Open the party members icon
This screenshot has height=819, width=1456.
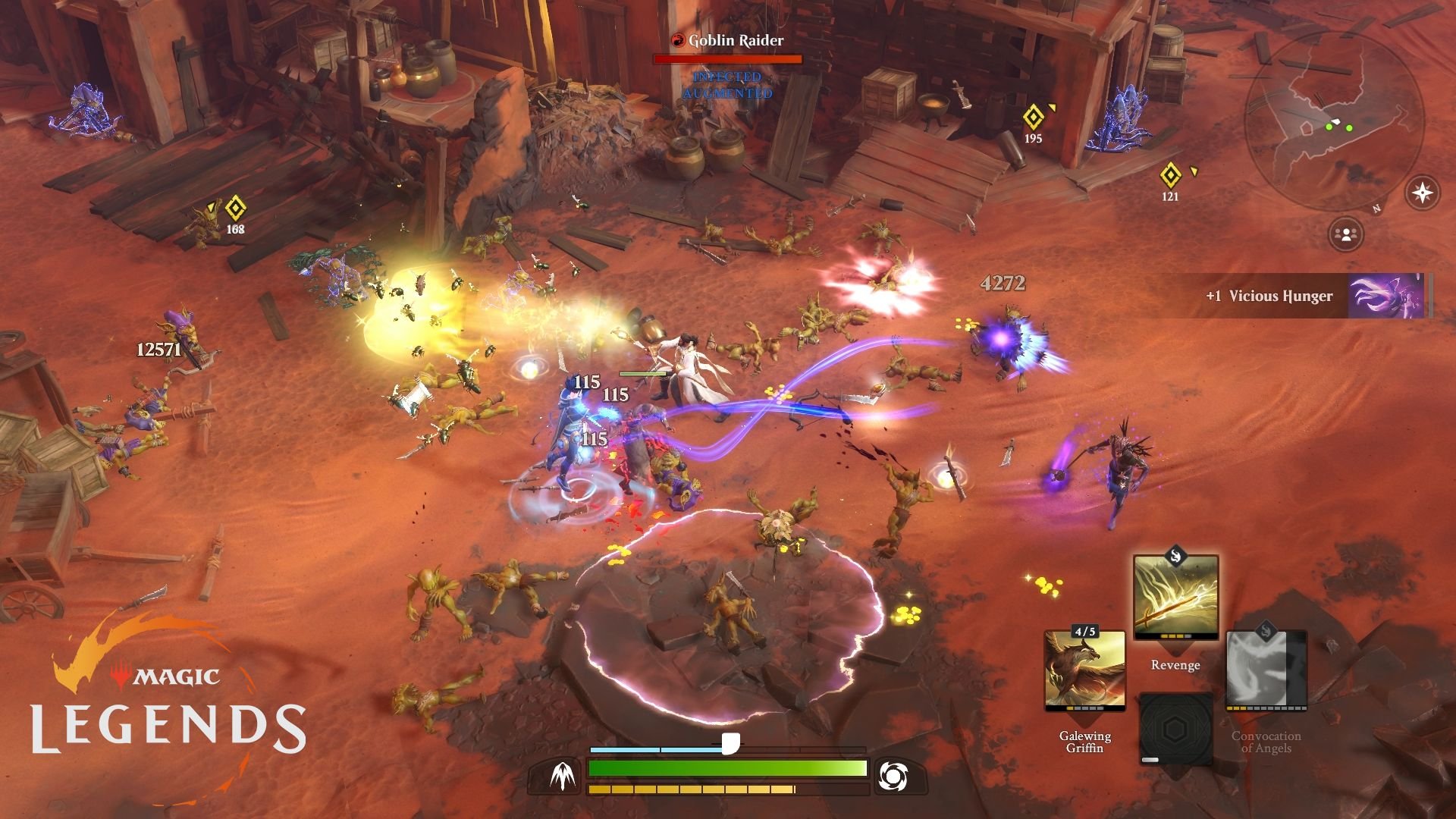[x=1346, y=234]
